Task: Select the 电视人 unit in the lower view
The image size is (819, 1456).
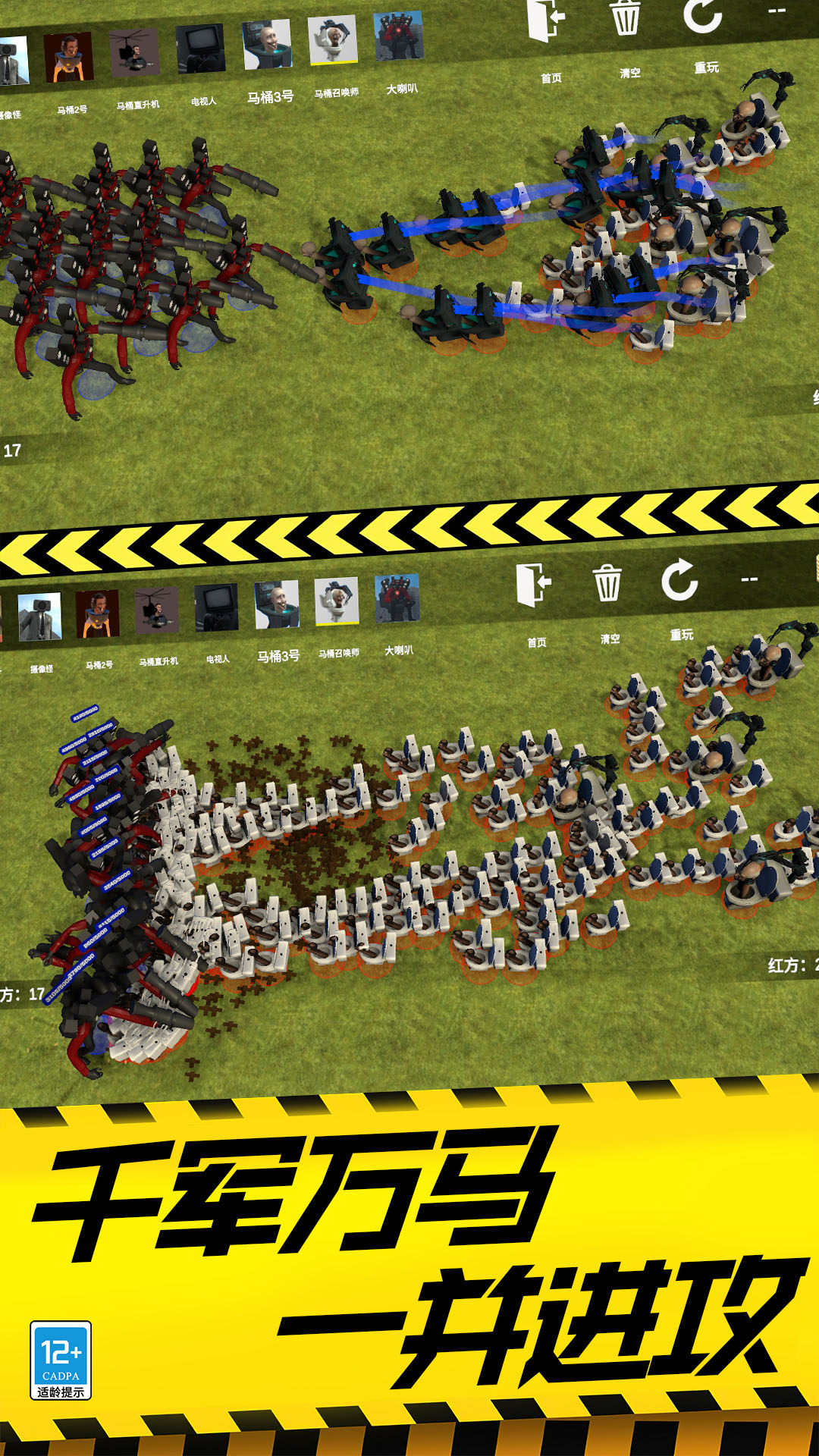Action: click(216, 607)
